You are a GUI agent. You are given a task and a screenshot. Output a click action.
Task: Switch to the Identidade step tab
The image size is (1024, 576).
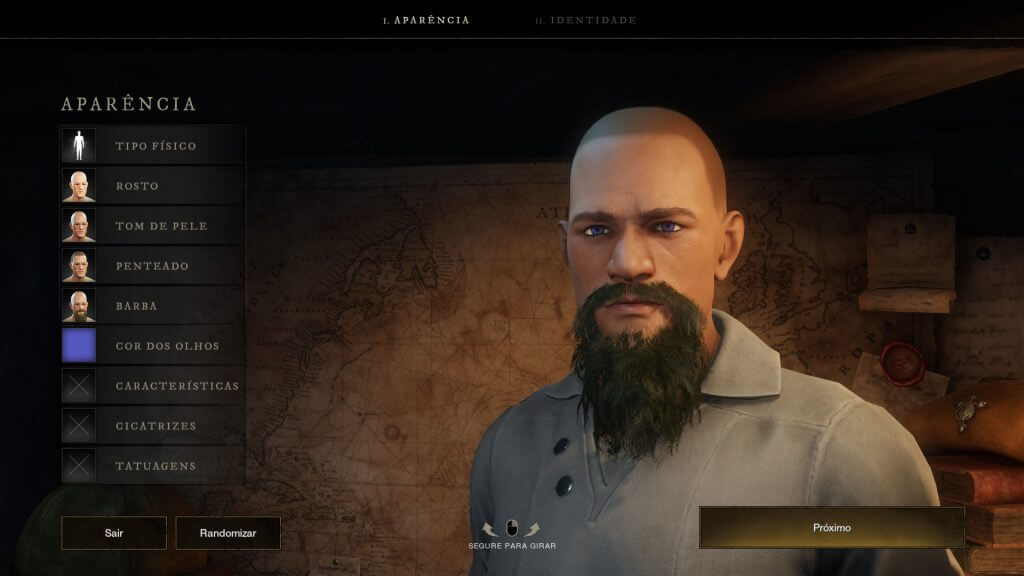[585, 20]
